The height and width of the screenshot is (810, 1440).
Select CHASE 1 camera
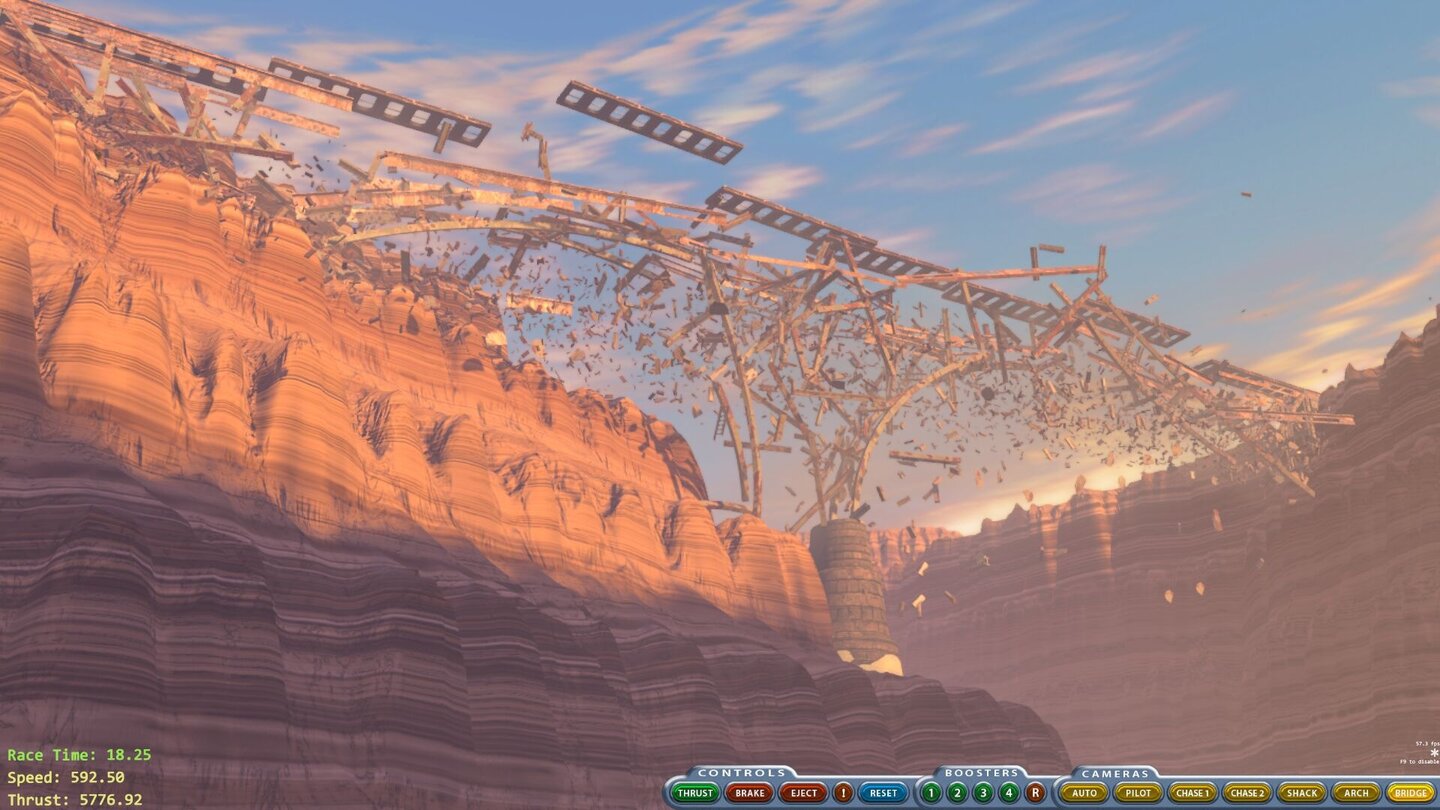pos(1192,793)
